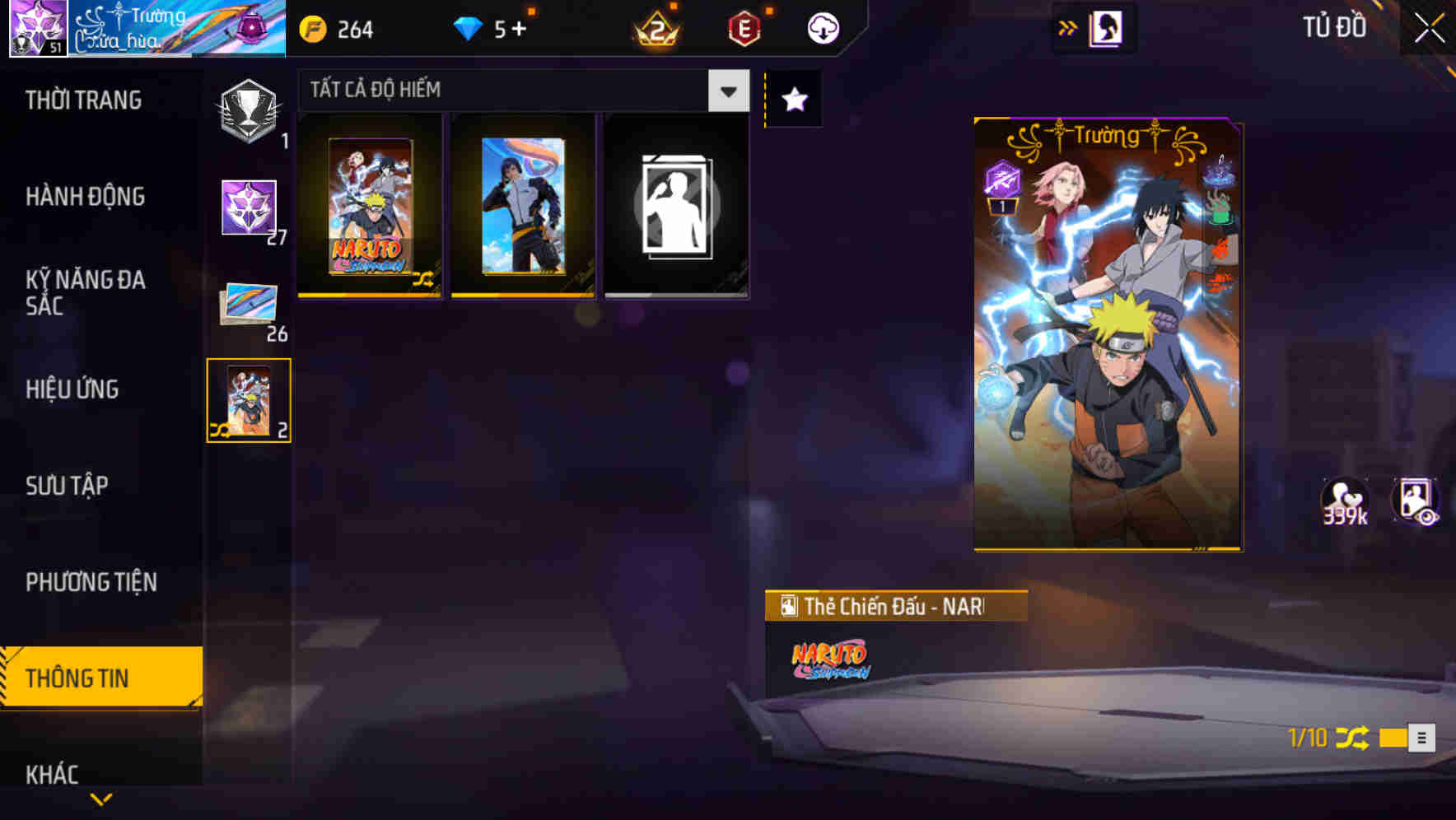Select the empty placeholder card slot thumbnail
The image size is (1456, 820).
click(676, 206)
